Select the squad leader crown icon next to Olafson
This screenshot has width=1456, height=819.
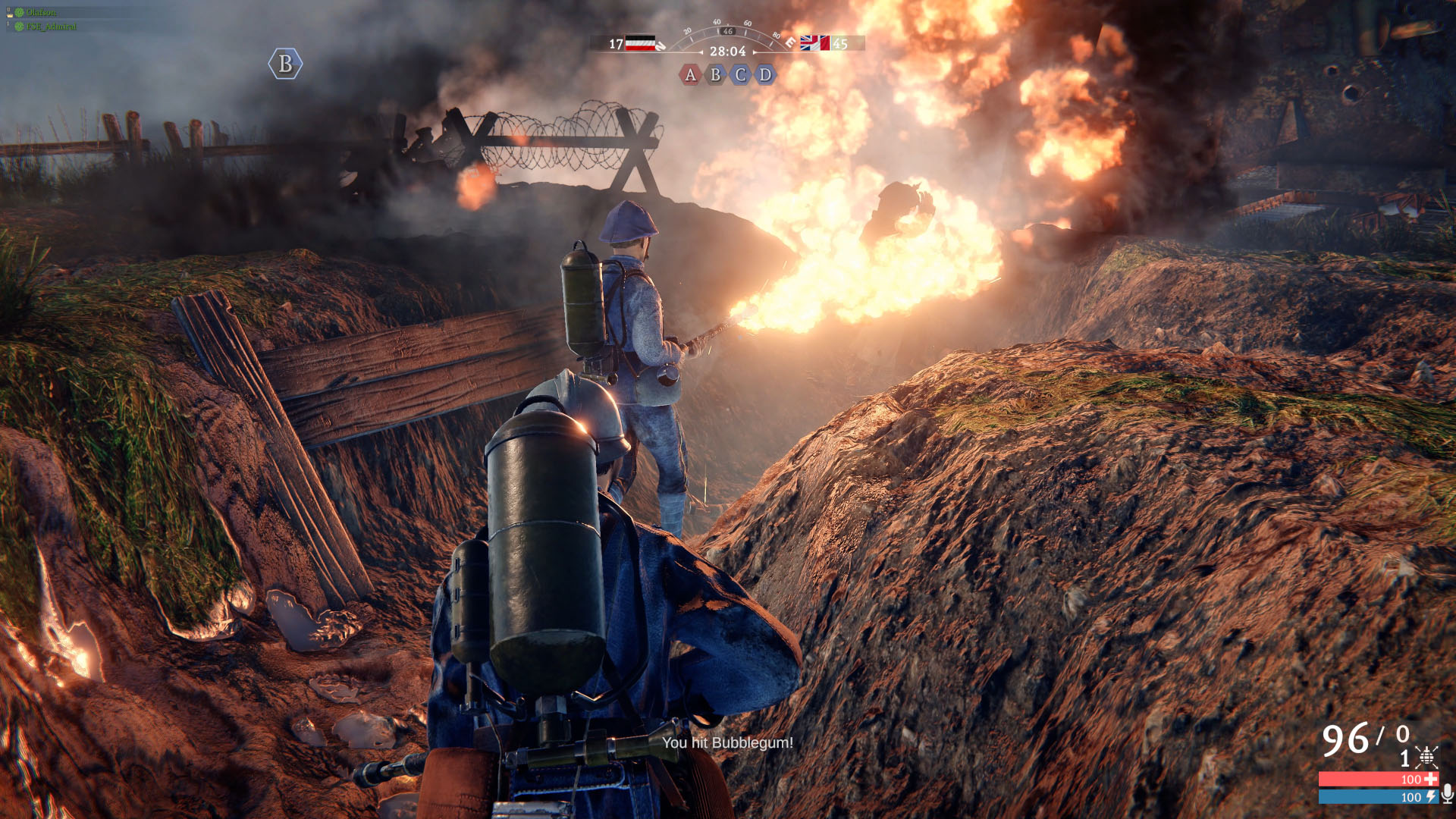[9, 15]
